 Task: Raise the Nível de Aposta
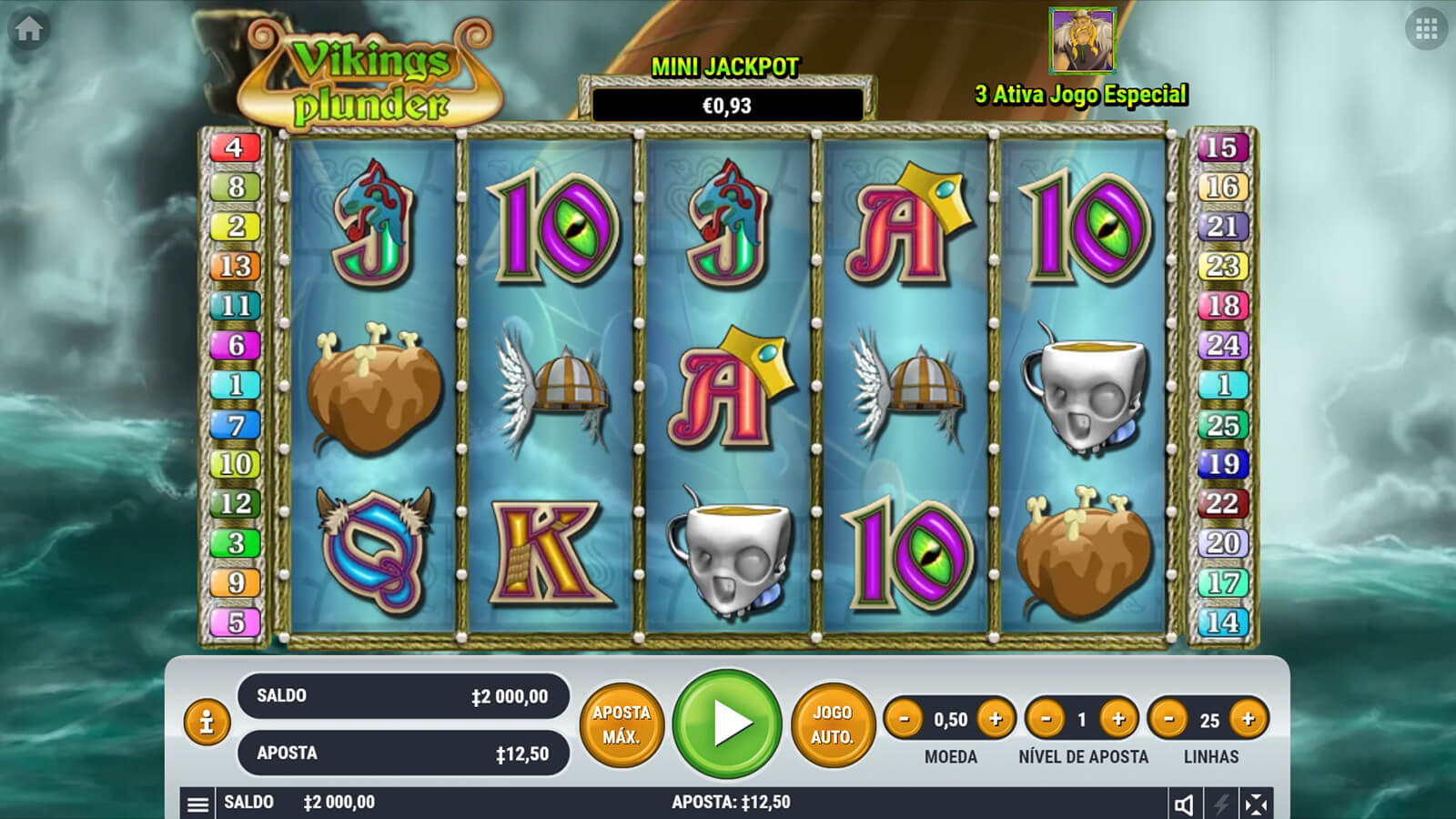click(1118, 719)
